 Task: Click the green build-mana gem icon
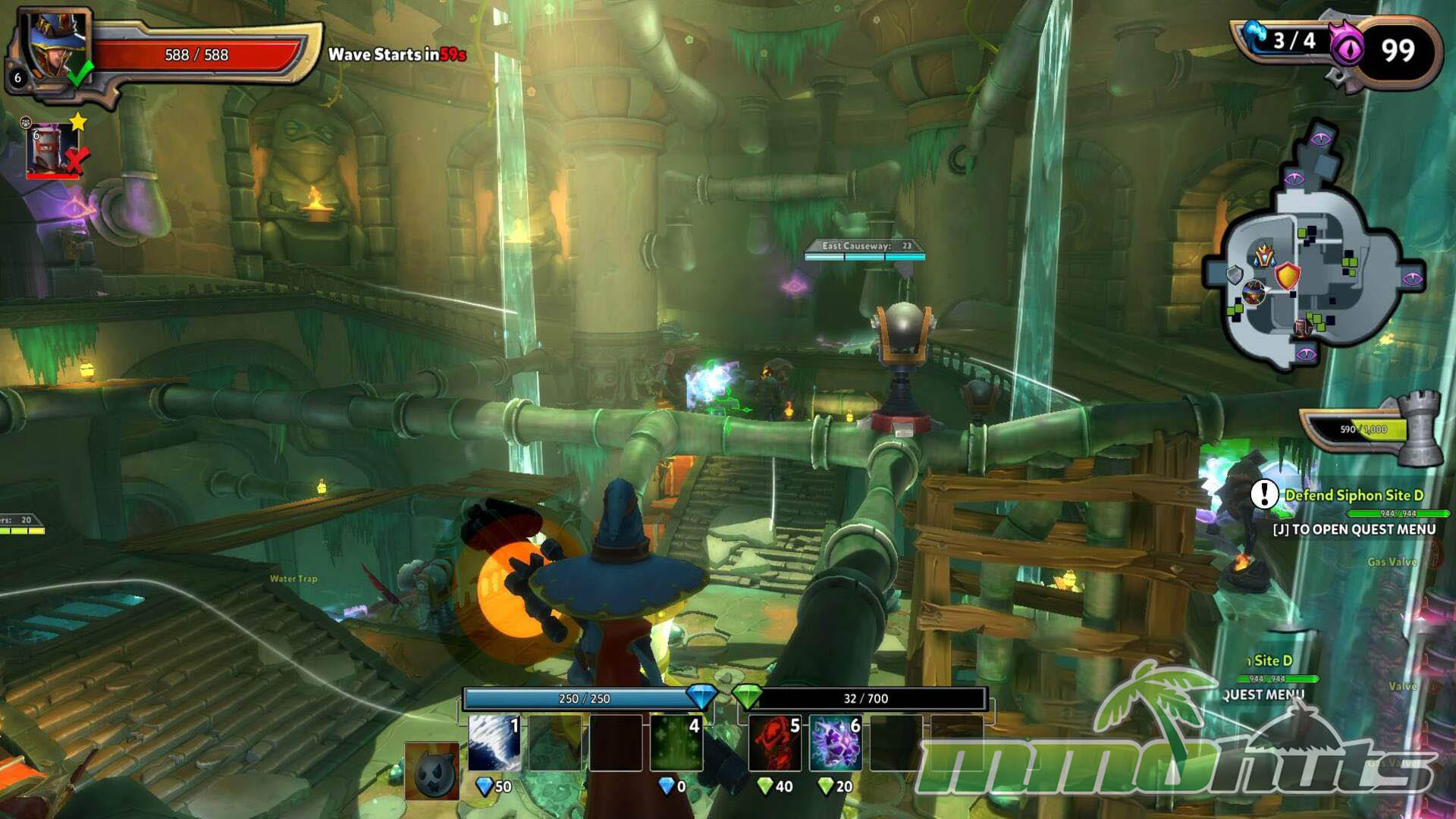[x=748, y=696]
